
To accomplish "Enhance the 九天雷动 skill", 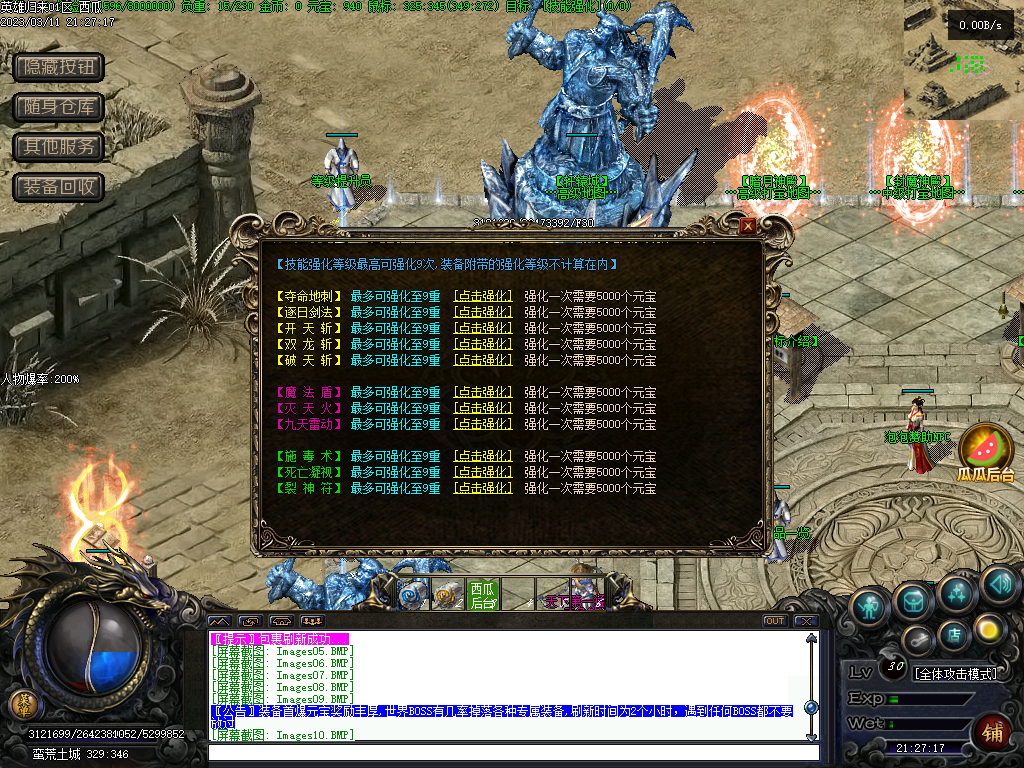I will click(483, 424).
